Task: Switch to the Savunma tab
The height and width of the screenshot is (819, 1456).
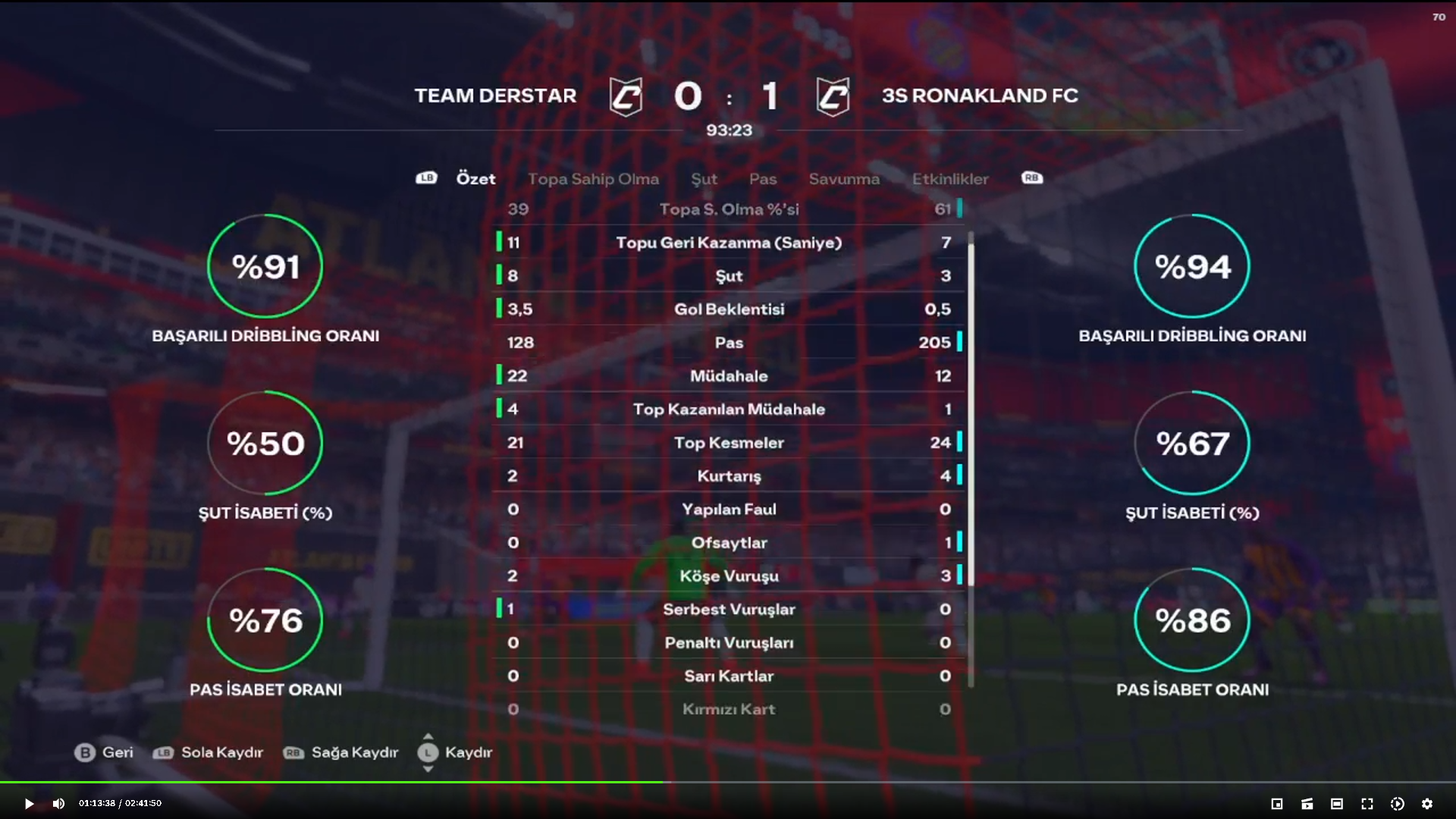Action: click(x=844, y=179)
